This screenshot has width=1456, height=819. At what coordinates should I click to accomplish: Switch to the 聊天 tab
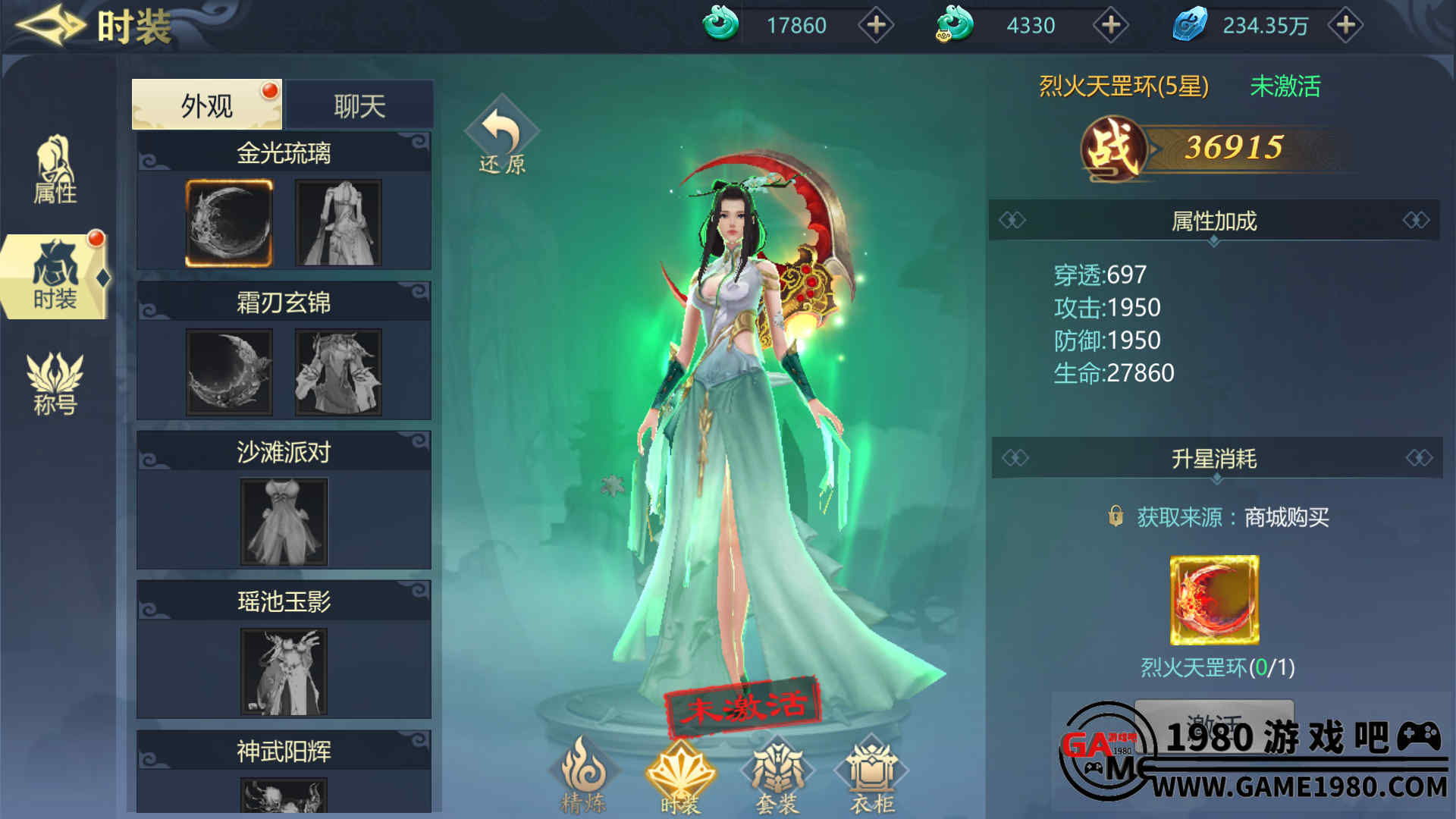point(359,105)
